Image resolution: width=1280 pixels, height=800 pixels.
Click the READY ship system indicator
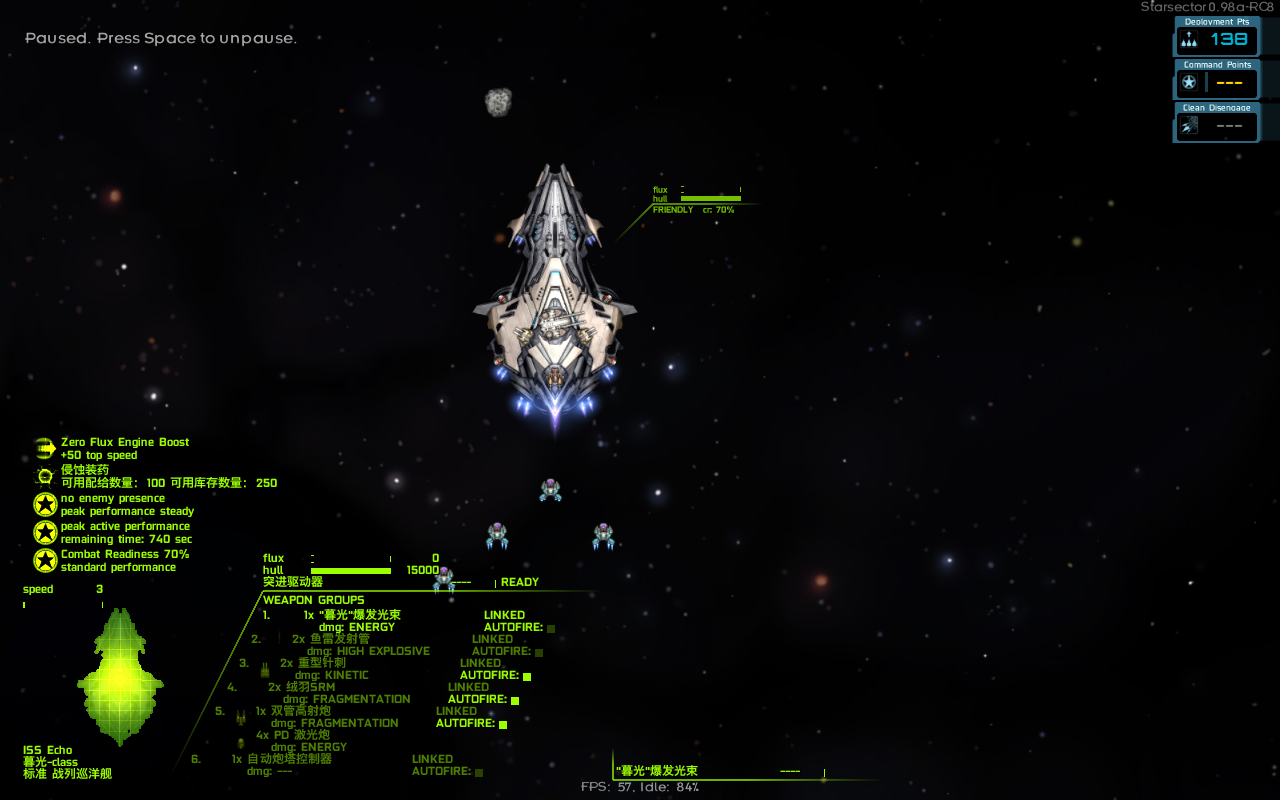pyautogui.click(x=522, y=581)
